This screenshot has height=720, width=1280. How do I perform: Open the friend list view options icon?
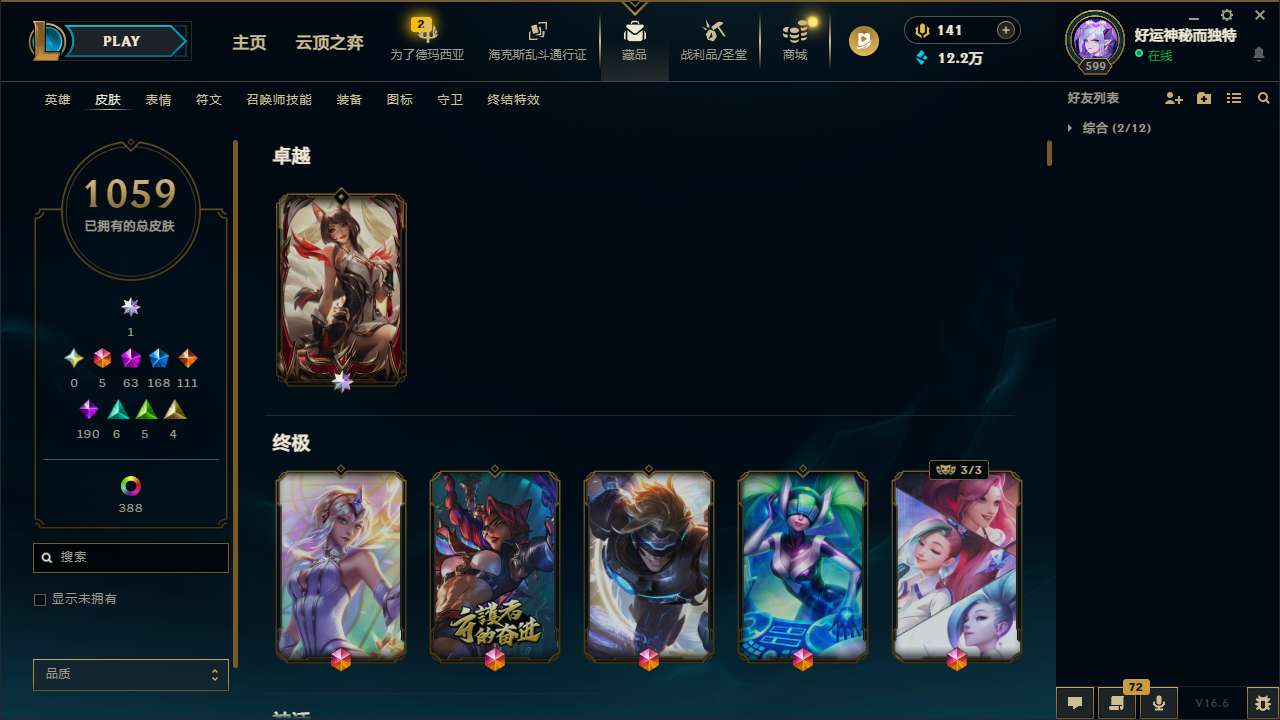coord(1234,98)
